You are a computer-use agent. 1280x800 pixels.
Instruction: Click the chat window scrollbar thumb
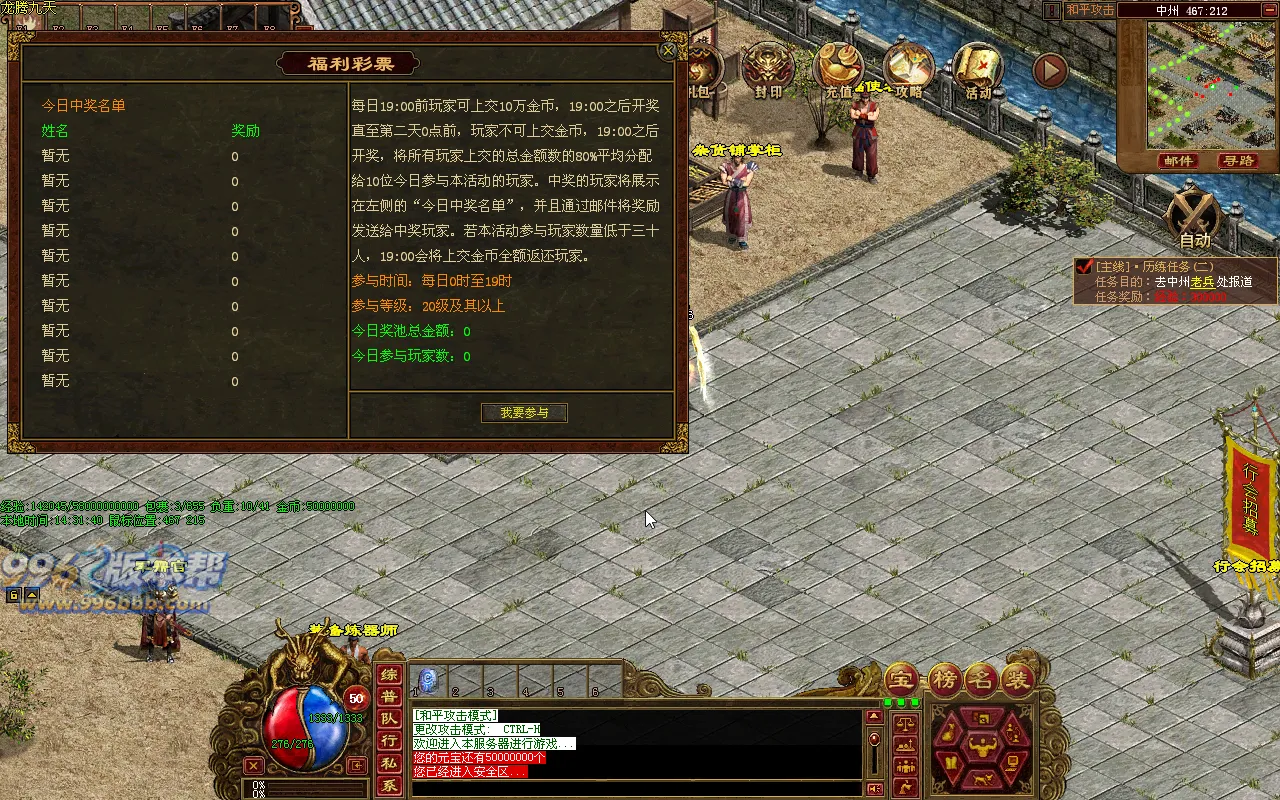pos(874,739)
